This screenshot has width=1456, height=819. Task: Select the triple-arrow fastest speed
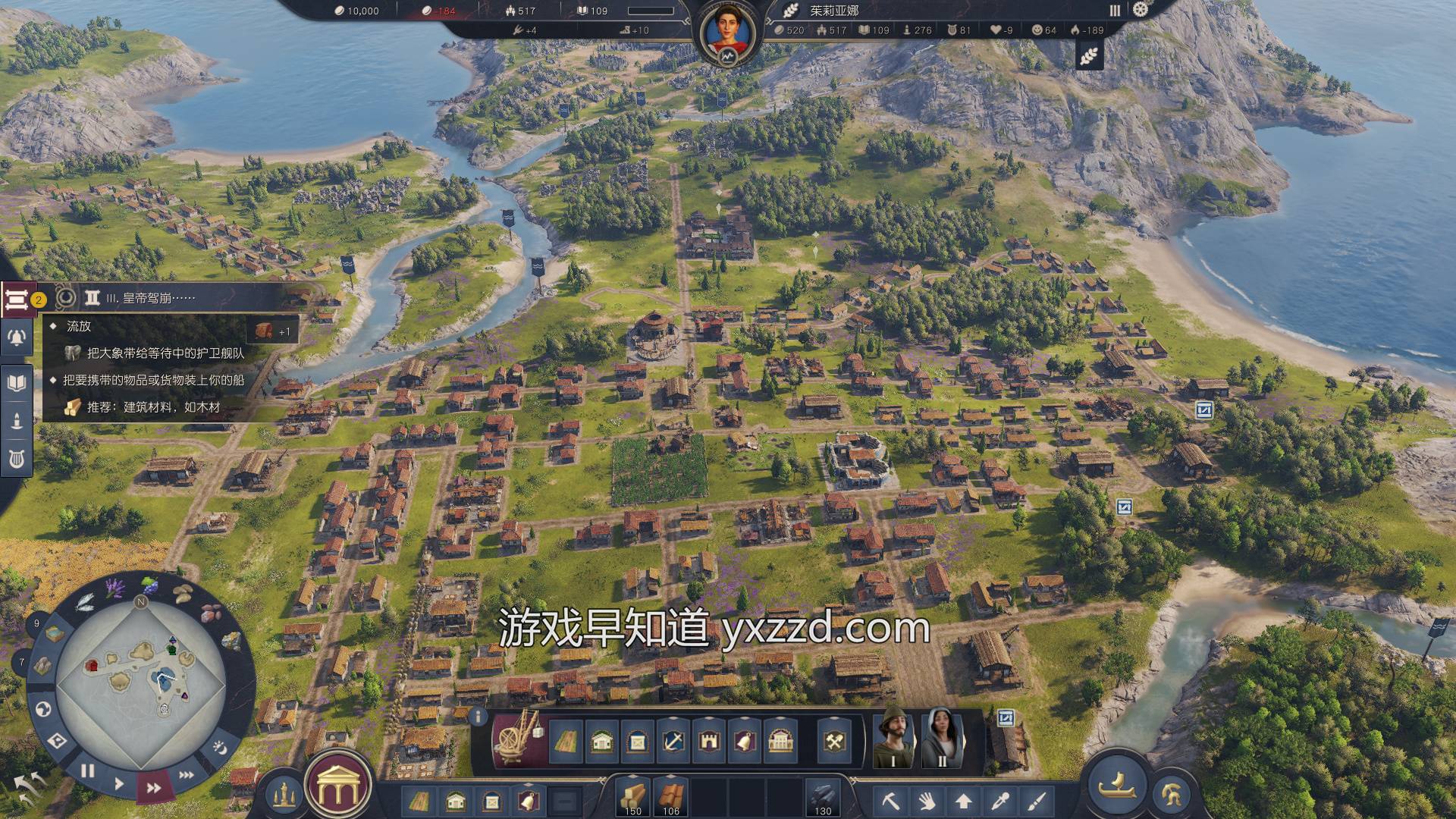click(187, 774)
